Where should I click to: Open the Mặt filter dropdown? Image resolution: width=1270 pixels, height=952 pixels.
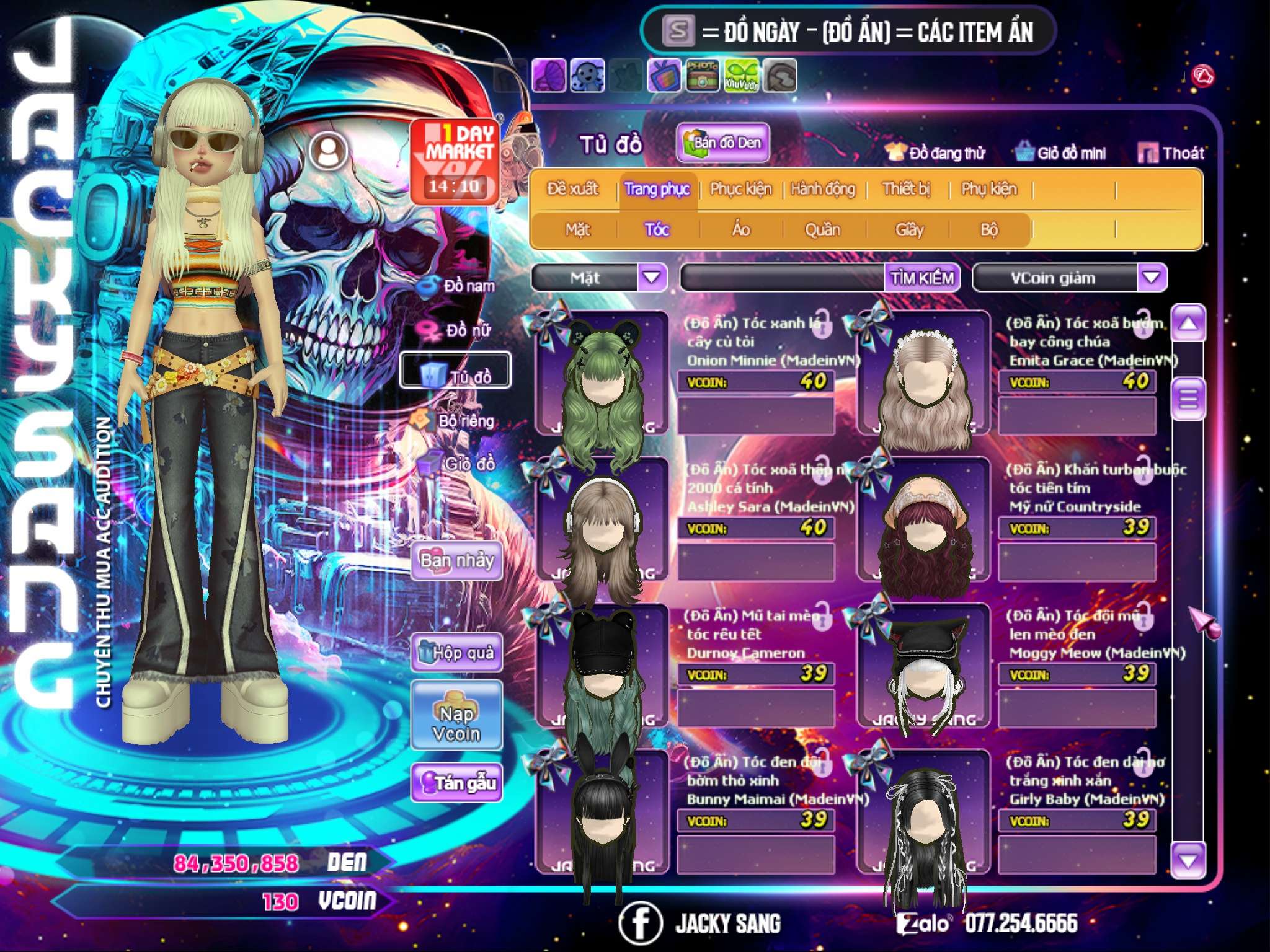tap(652, 277)
